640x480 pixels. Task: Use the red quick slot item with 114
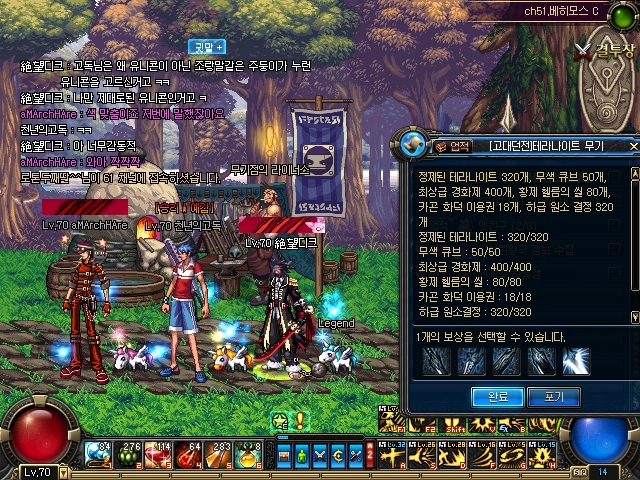pyautogui.click(x=159, y=455)
